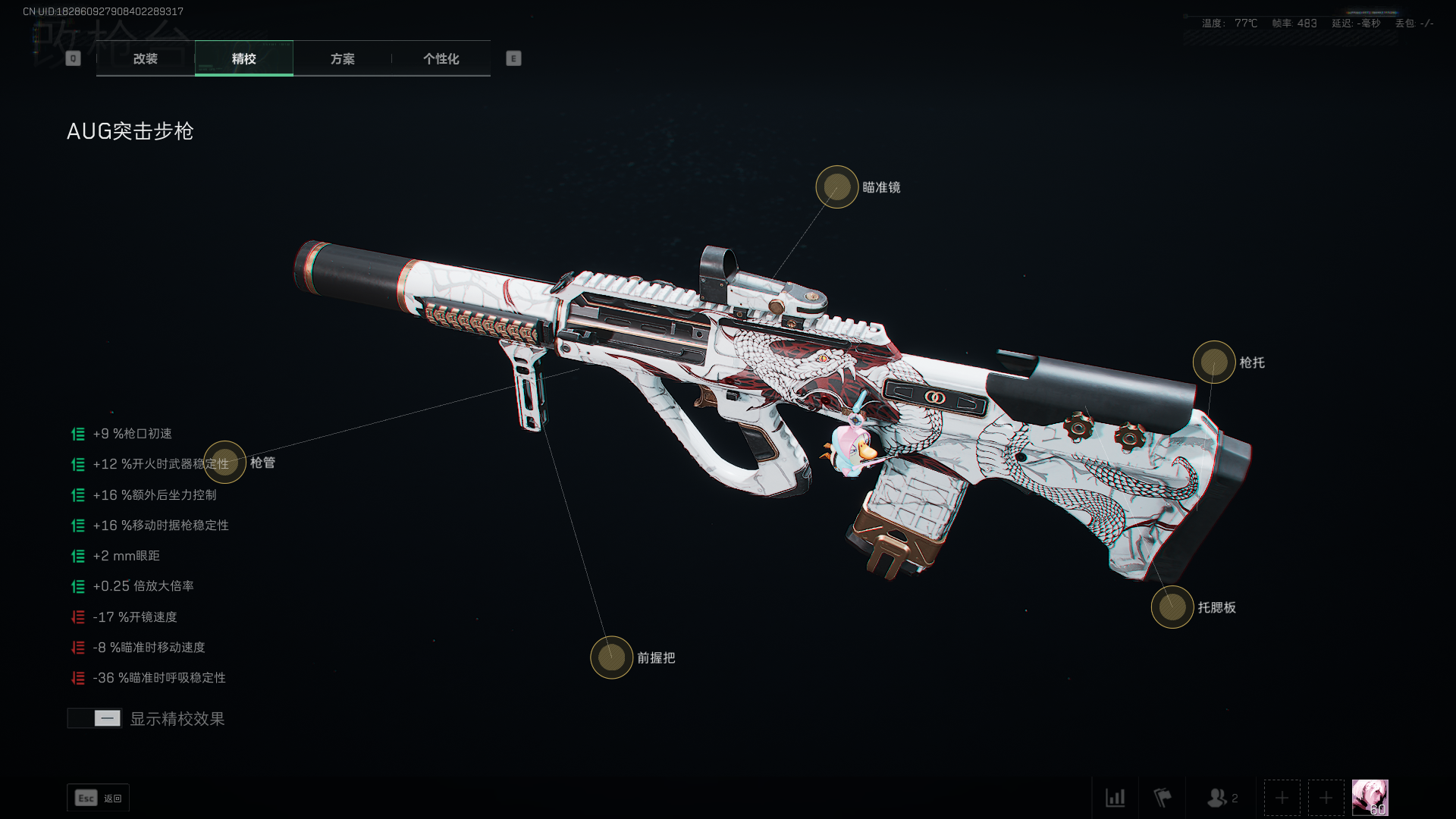Viewport: 1456px width, 819px height.
Task: Open the bar chart statistics icon
Action: coord(1115,798)
